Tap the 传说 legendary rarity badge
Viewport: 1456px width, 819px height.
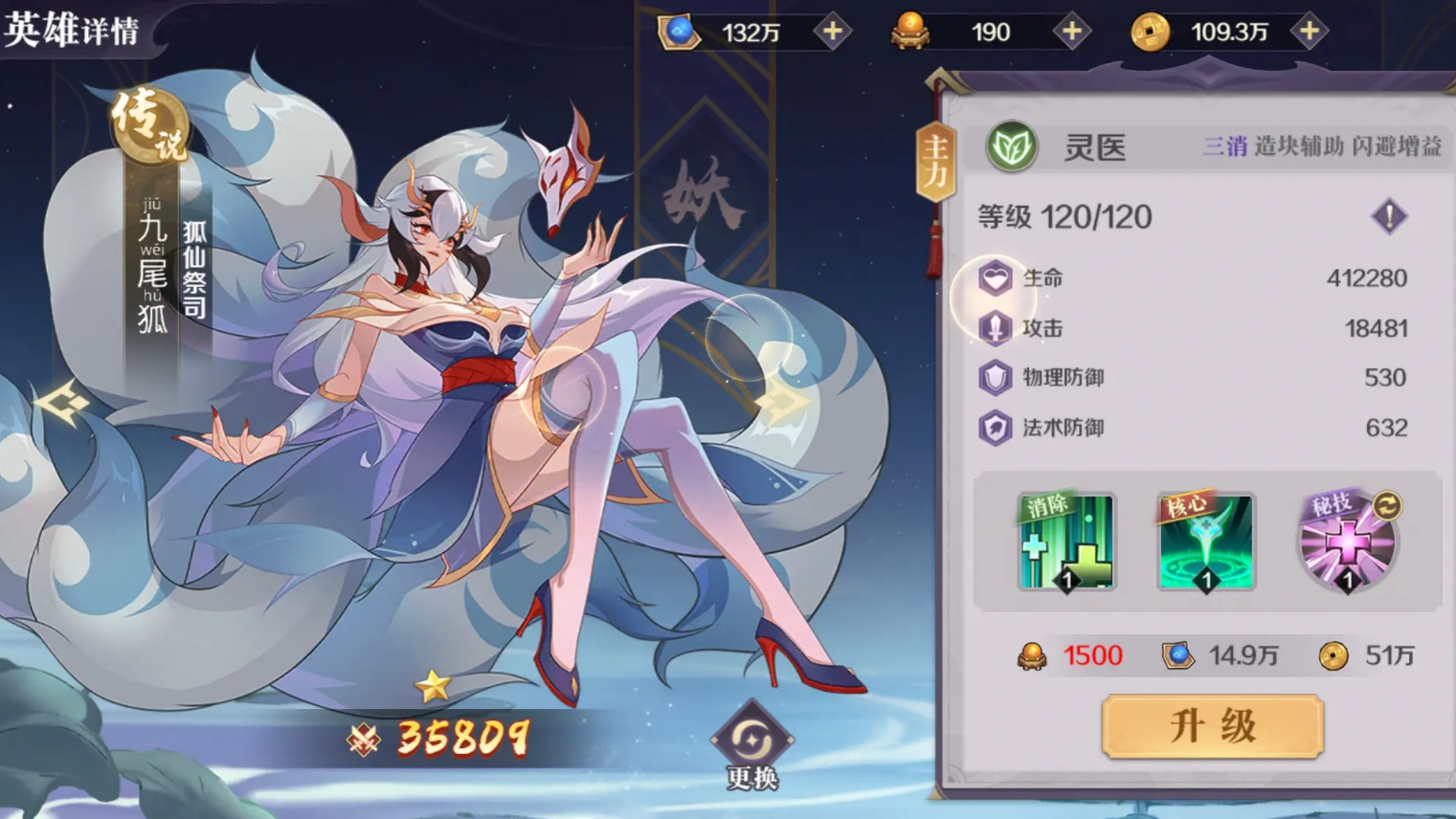coord(149,124)
